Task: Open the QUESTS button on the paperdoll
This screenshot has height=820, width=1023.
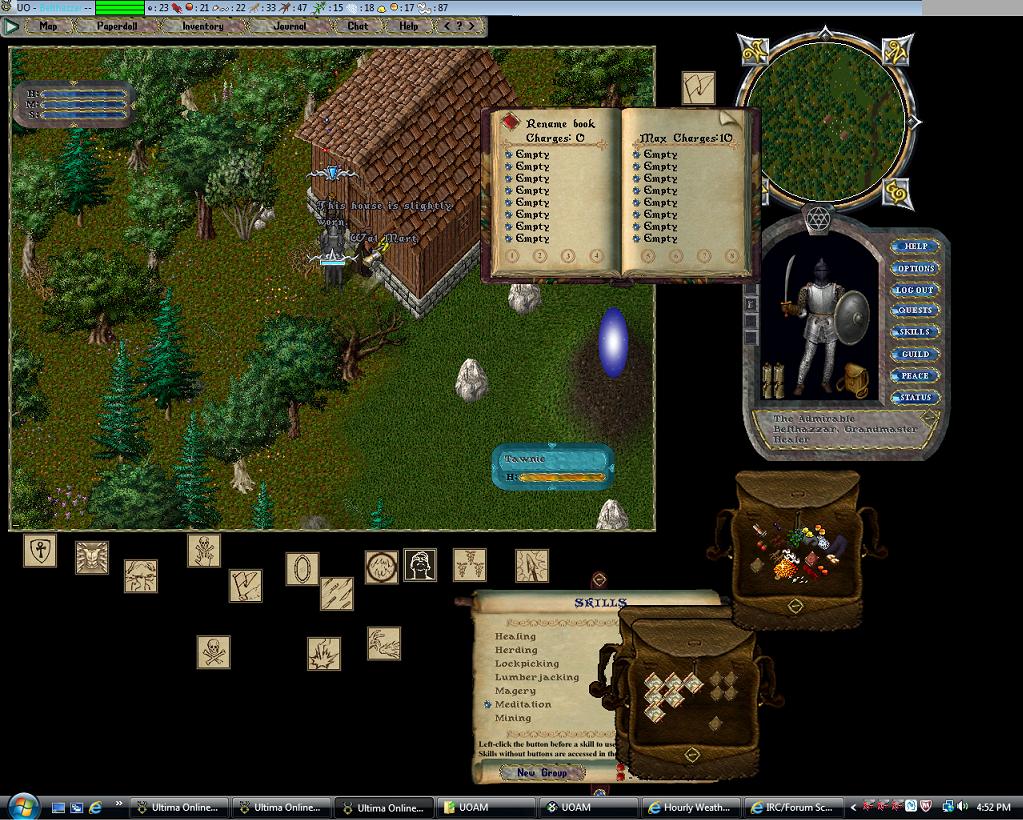Action: (915, 311)
